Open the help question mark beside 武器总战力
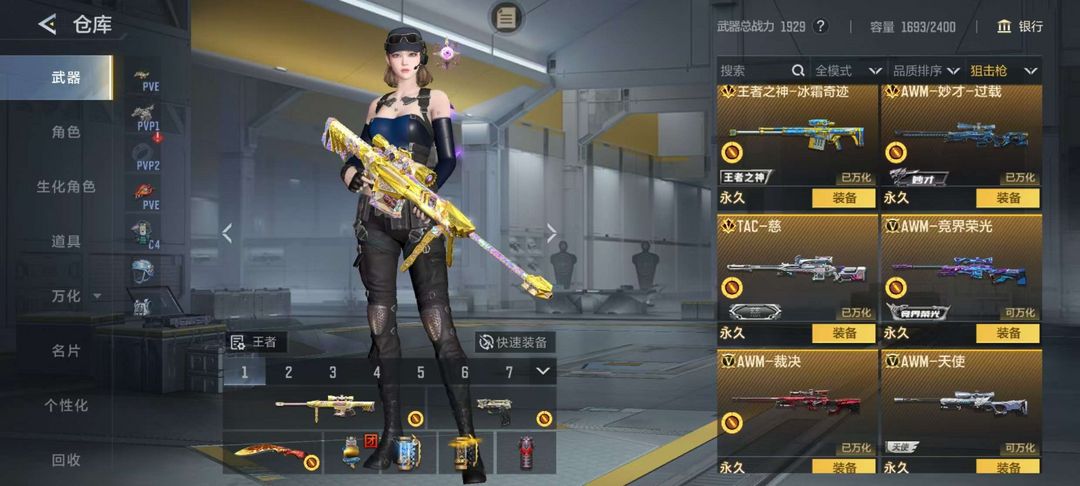This screenshot has width=1080, height=486. tap(821, 26)
